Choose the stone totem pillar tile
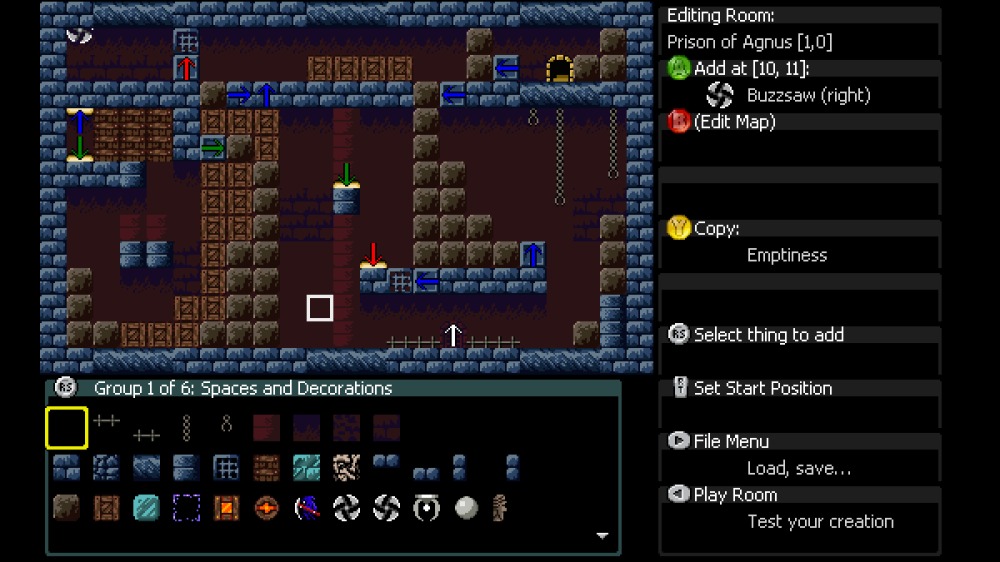Viewport: 1000px width, 562px height. [x=500, y=508]
